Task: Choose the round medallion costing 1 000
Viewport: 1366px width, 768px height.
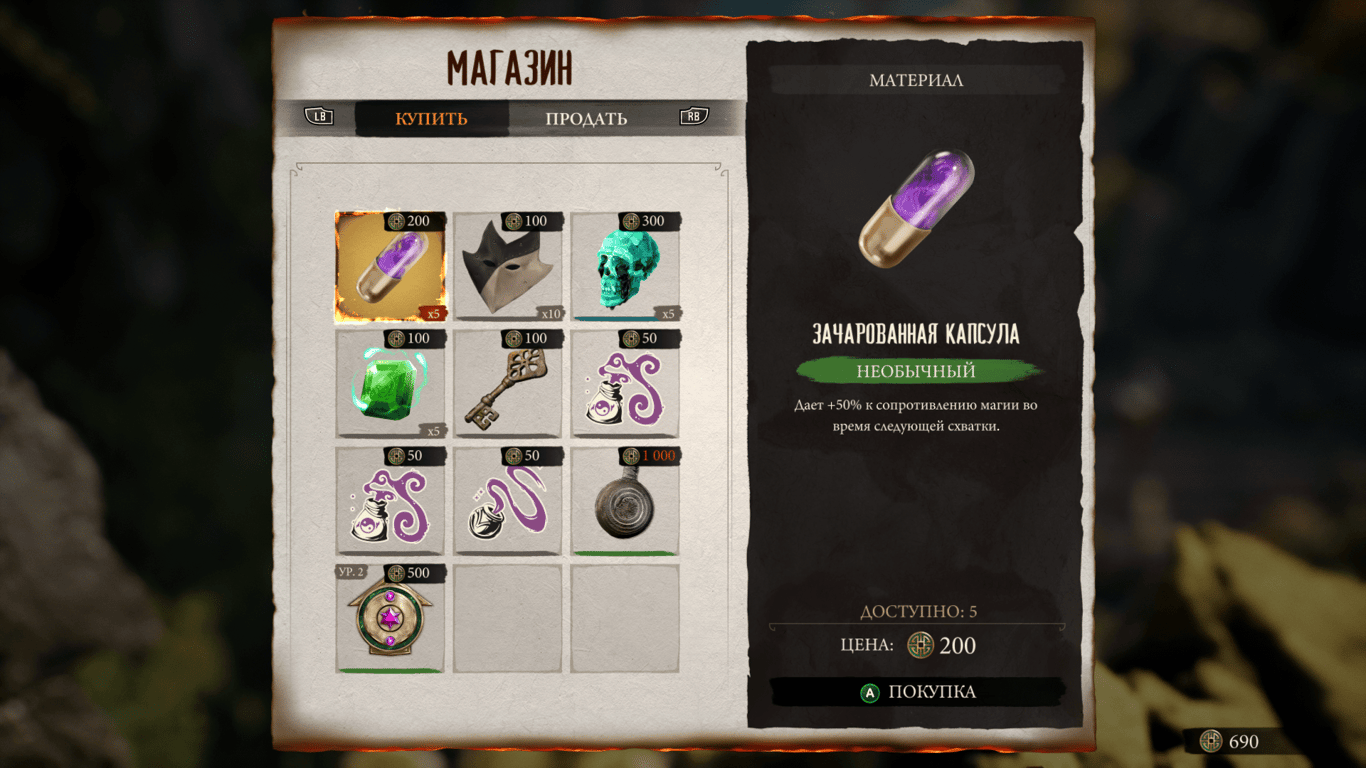Action: tap(625, 502)
